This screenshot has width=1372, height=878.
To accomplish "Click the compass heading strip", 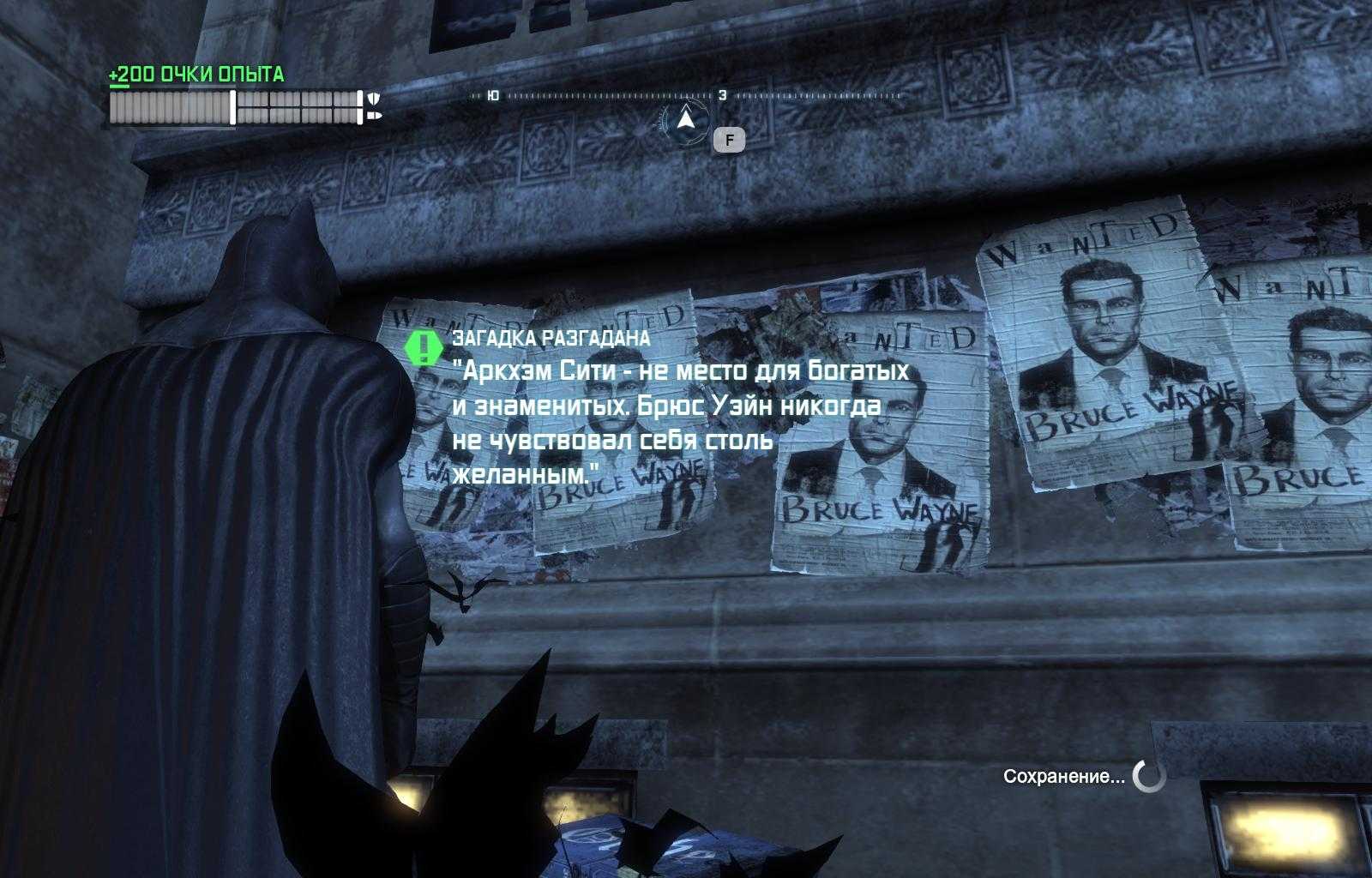I will pos(686,96).
